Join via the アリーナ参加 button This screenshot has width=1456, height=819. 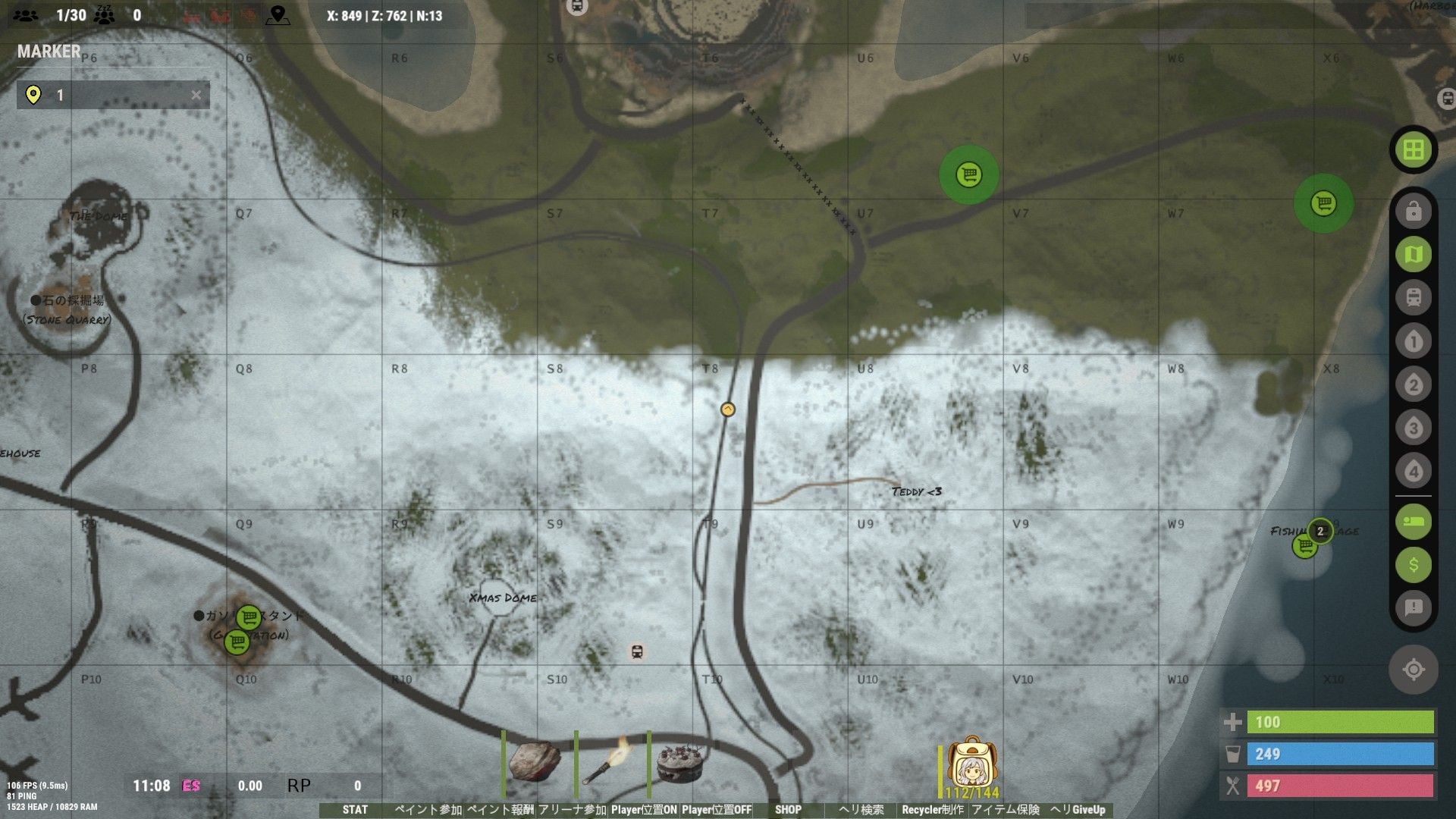point(573,810)
